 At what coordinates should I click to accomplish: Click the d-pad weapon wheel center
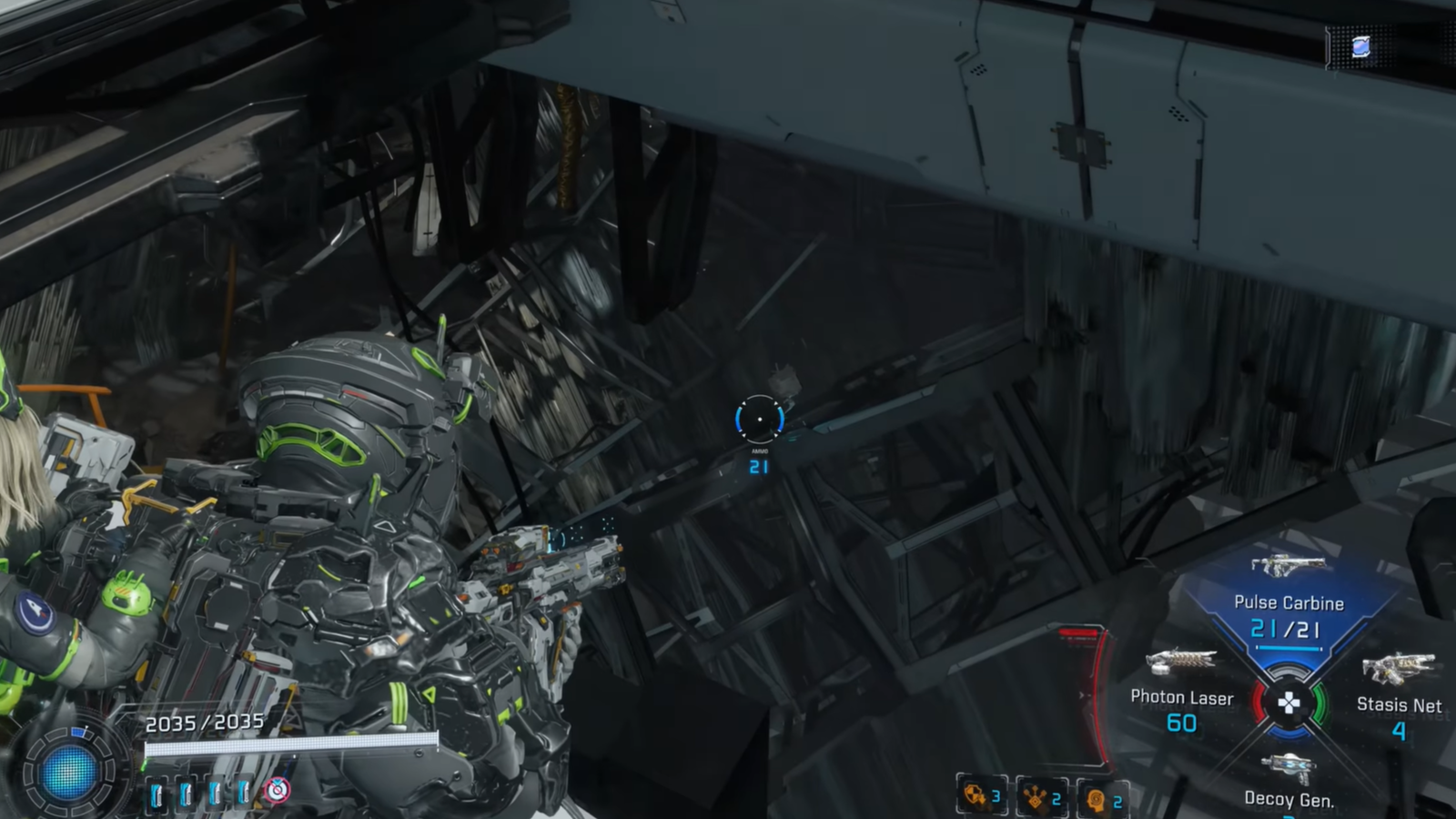(1289, 703)
